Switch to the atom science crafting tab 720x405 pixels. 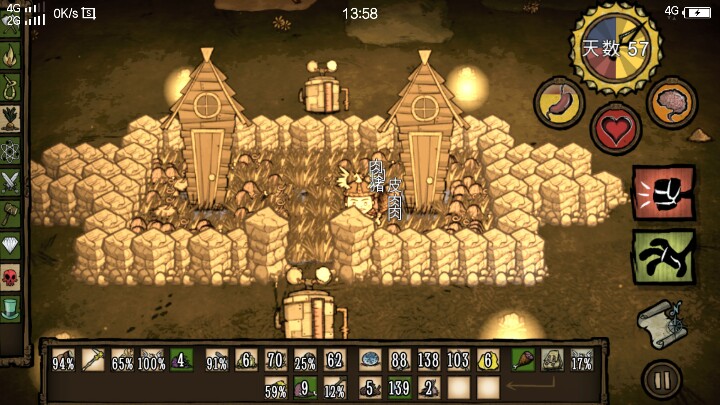[x=11, y=151]
